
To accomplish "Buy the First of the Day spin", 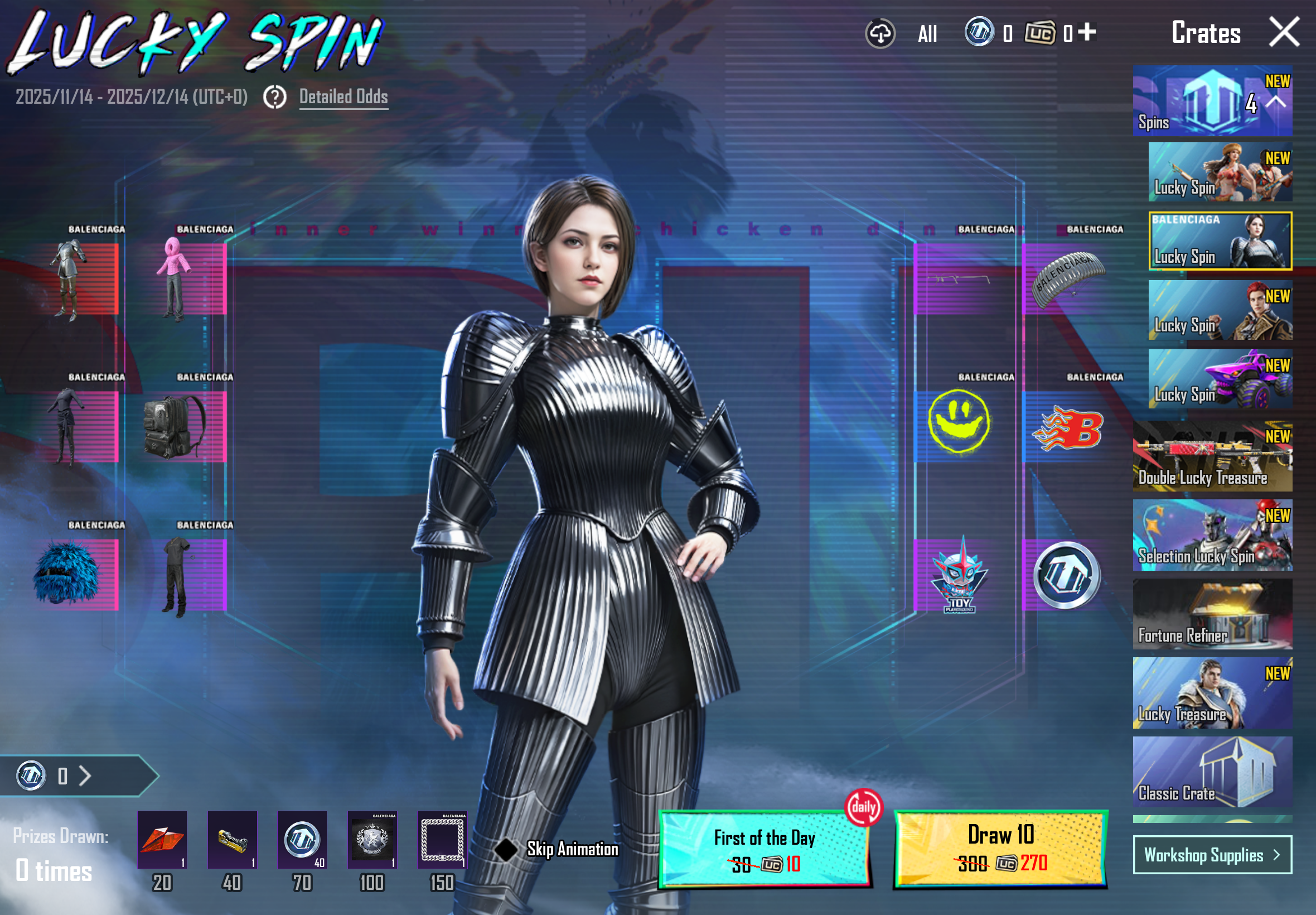I will (765, 850).
